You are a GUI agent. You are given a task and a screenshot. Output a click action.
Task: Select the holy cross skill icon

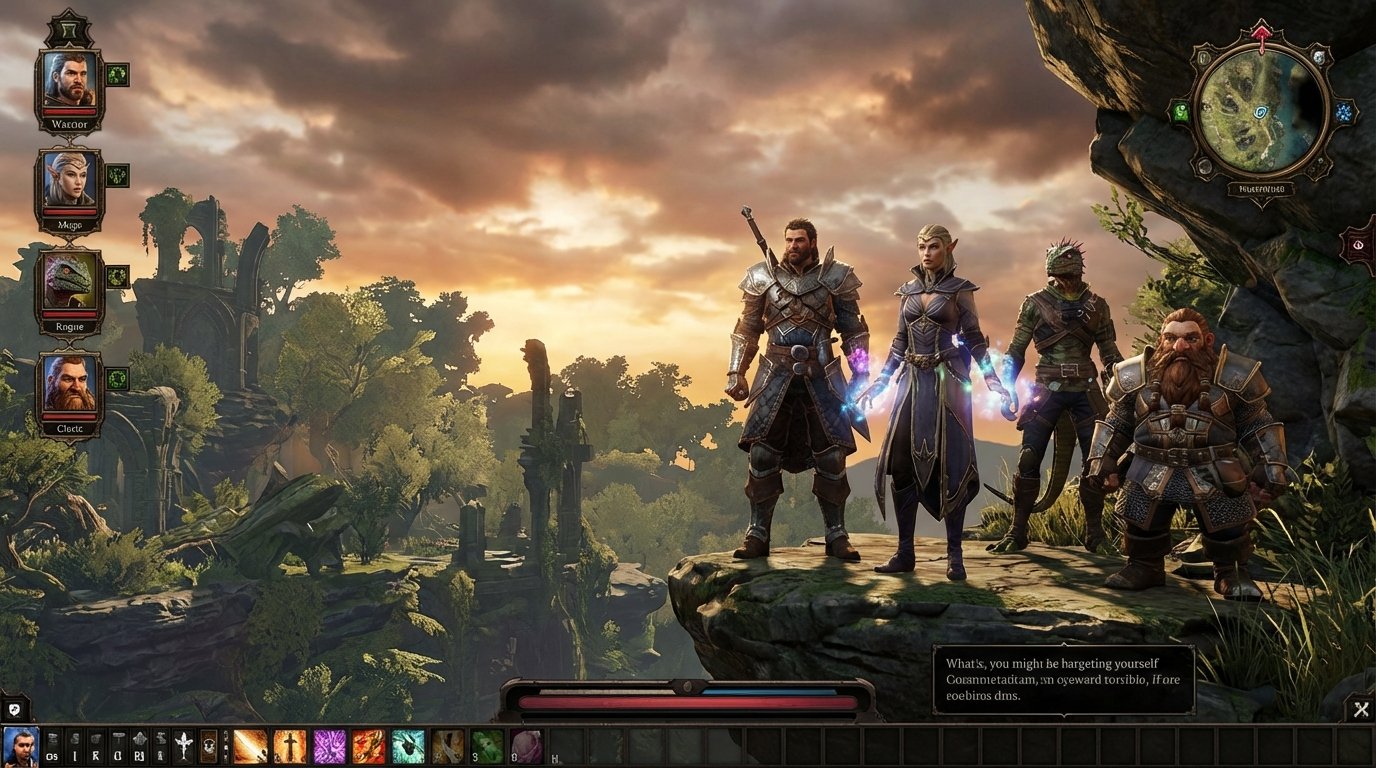pos(289,744)
